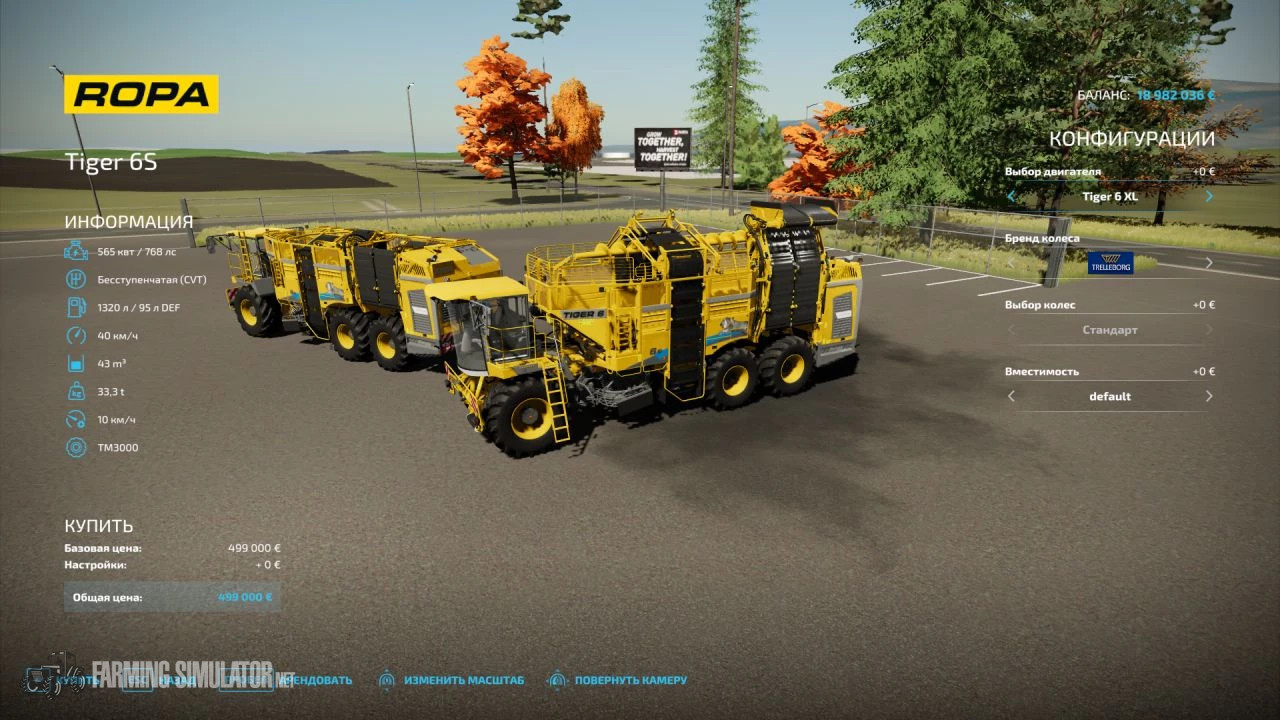Select the next engine after Tiger 6 XL
The width and height of the screenshot is (1280, 720).
pos(1208,196)
